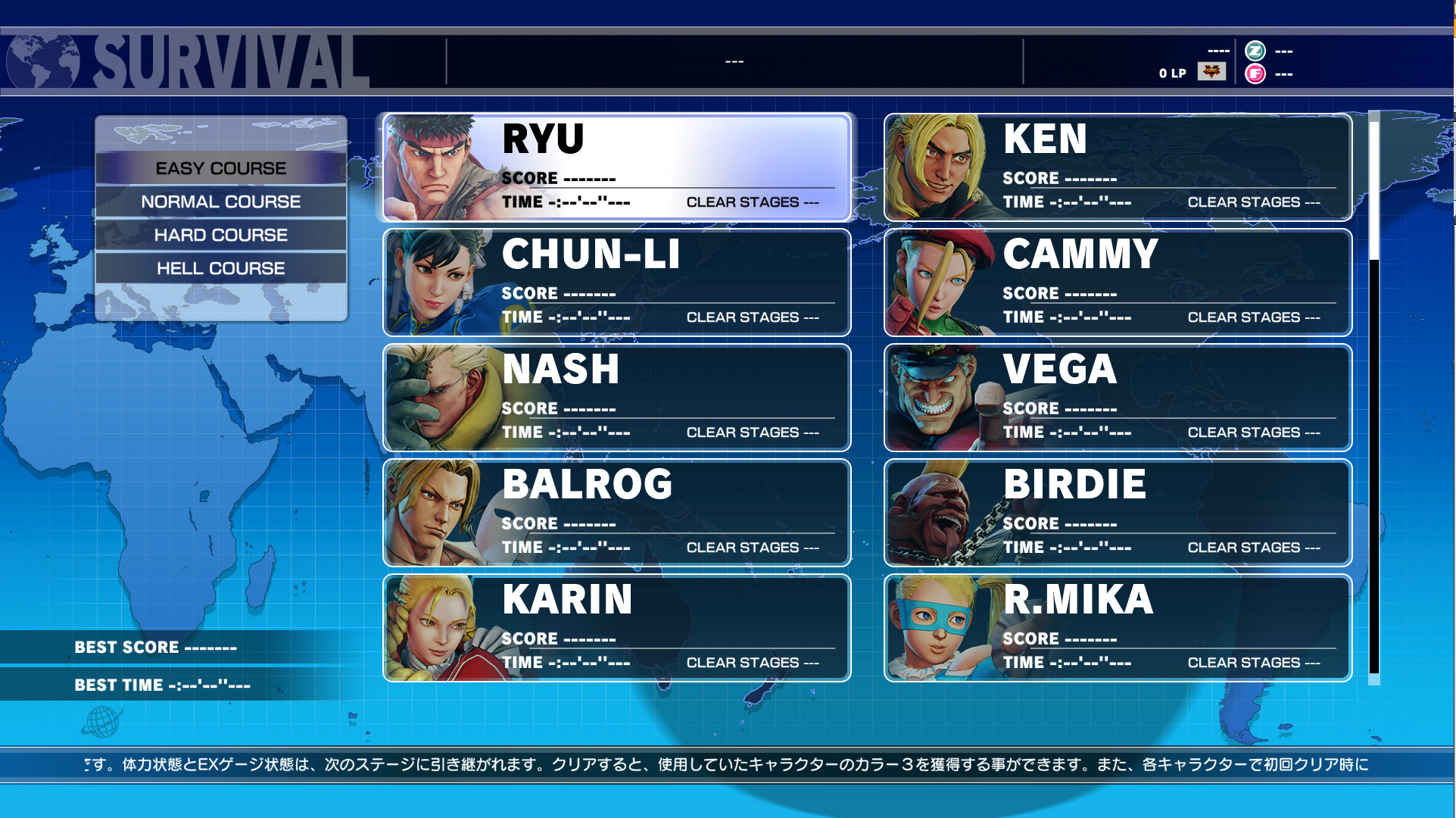Select Nash's survival record panel

(615, 397)
